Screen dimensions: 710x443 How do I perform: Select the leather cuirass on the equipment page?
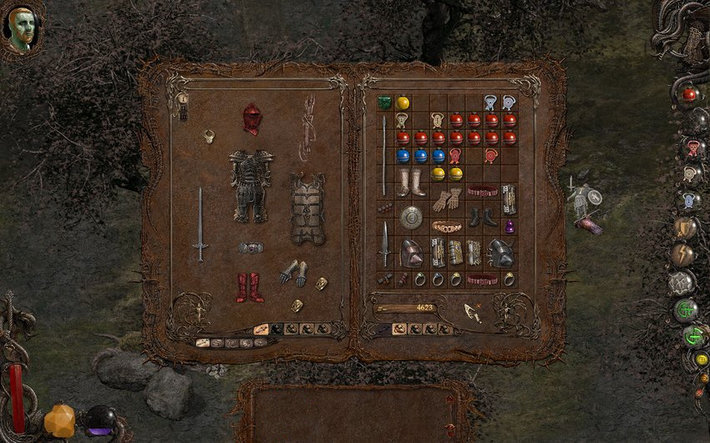pyautogui.click(x=307, y=209)
